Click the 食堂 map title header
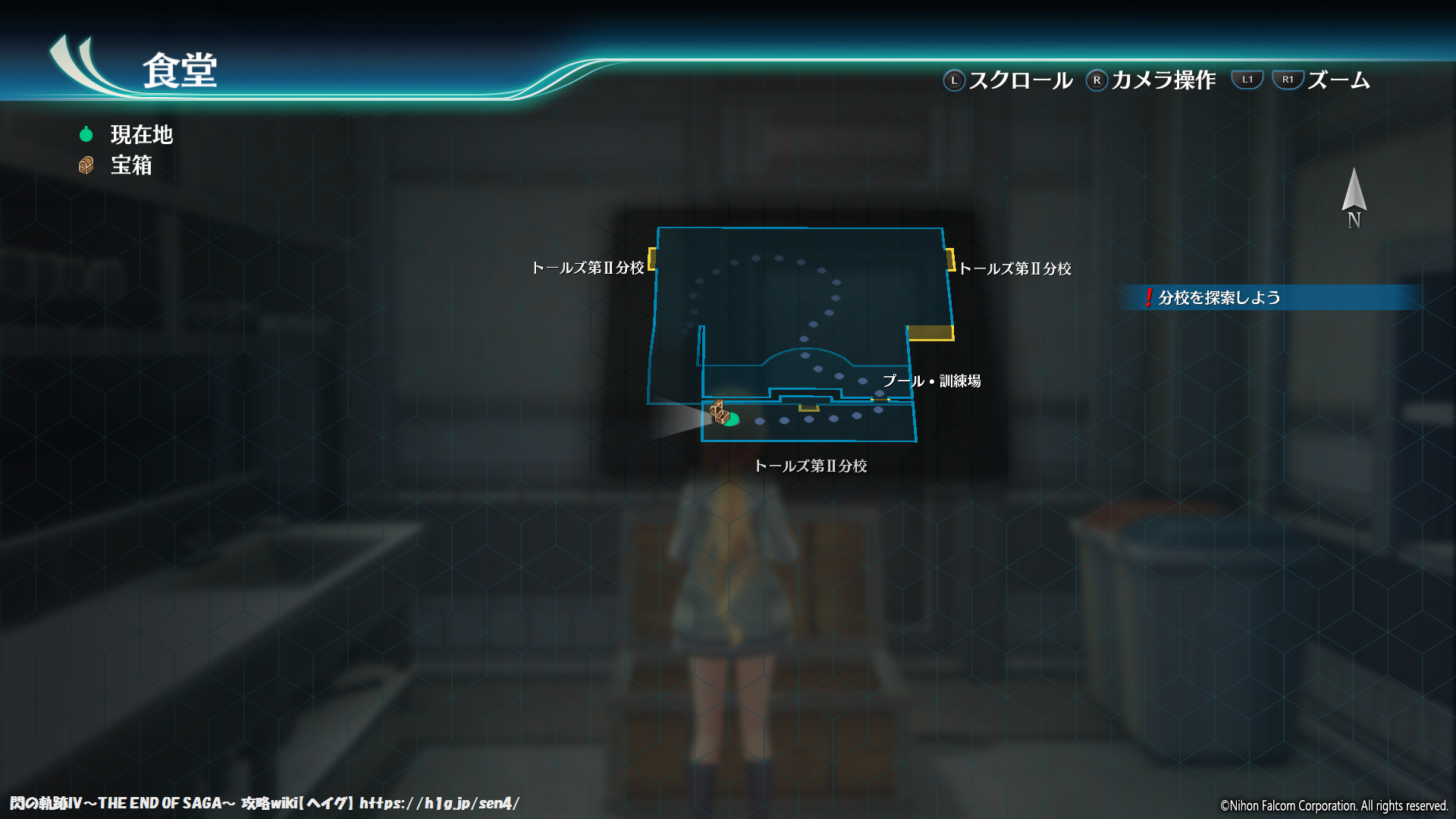 pos(178,72)
